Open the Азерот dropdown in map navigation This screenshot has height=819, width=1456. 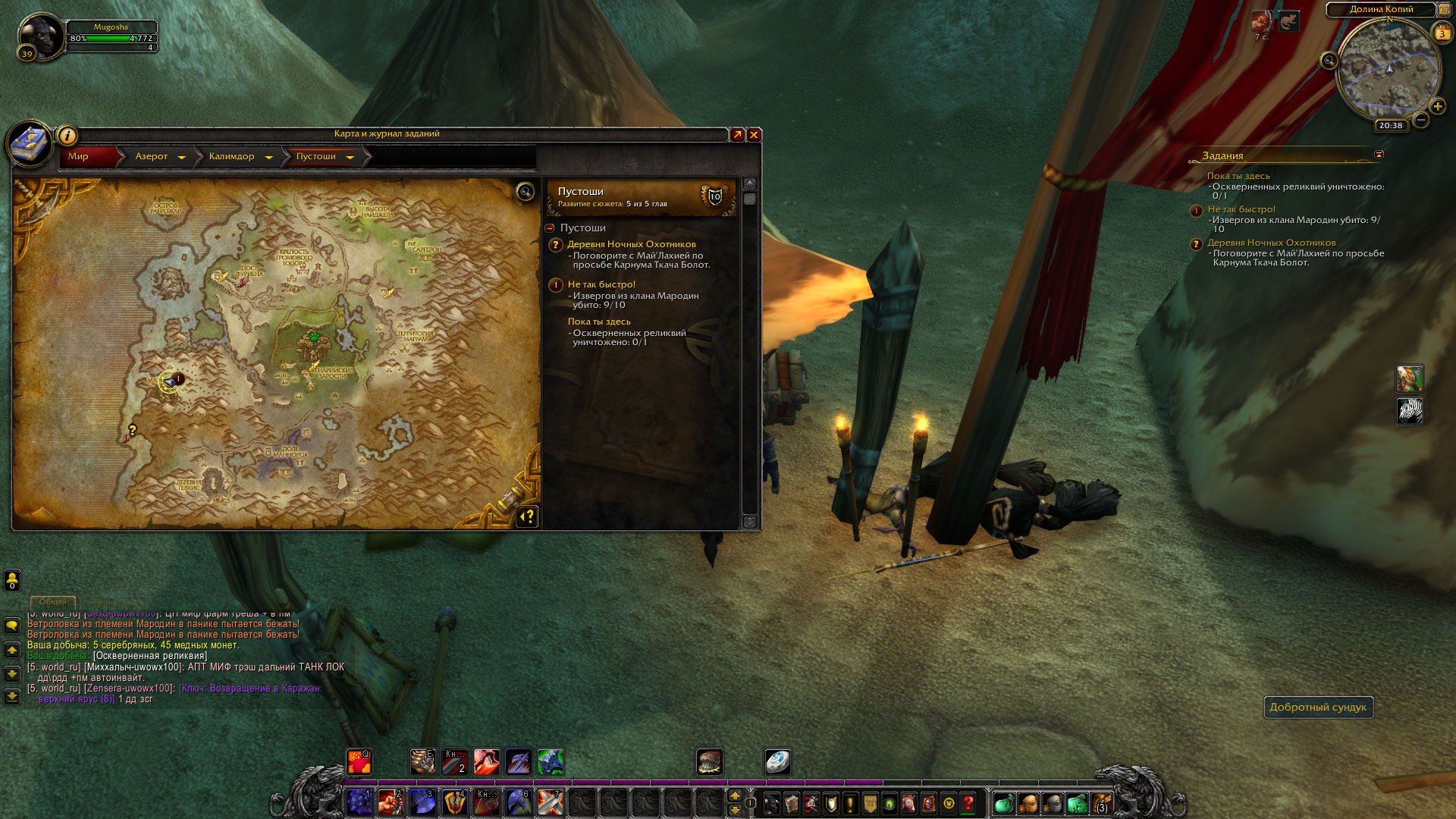pos(181,157)
